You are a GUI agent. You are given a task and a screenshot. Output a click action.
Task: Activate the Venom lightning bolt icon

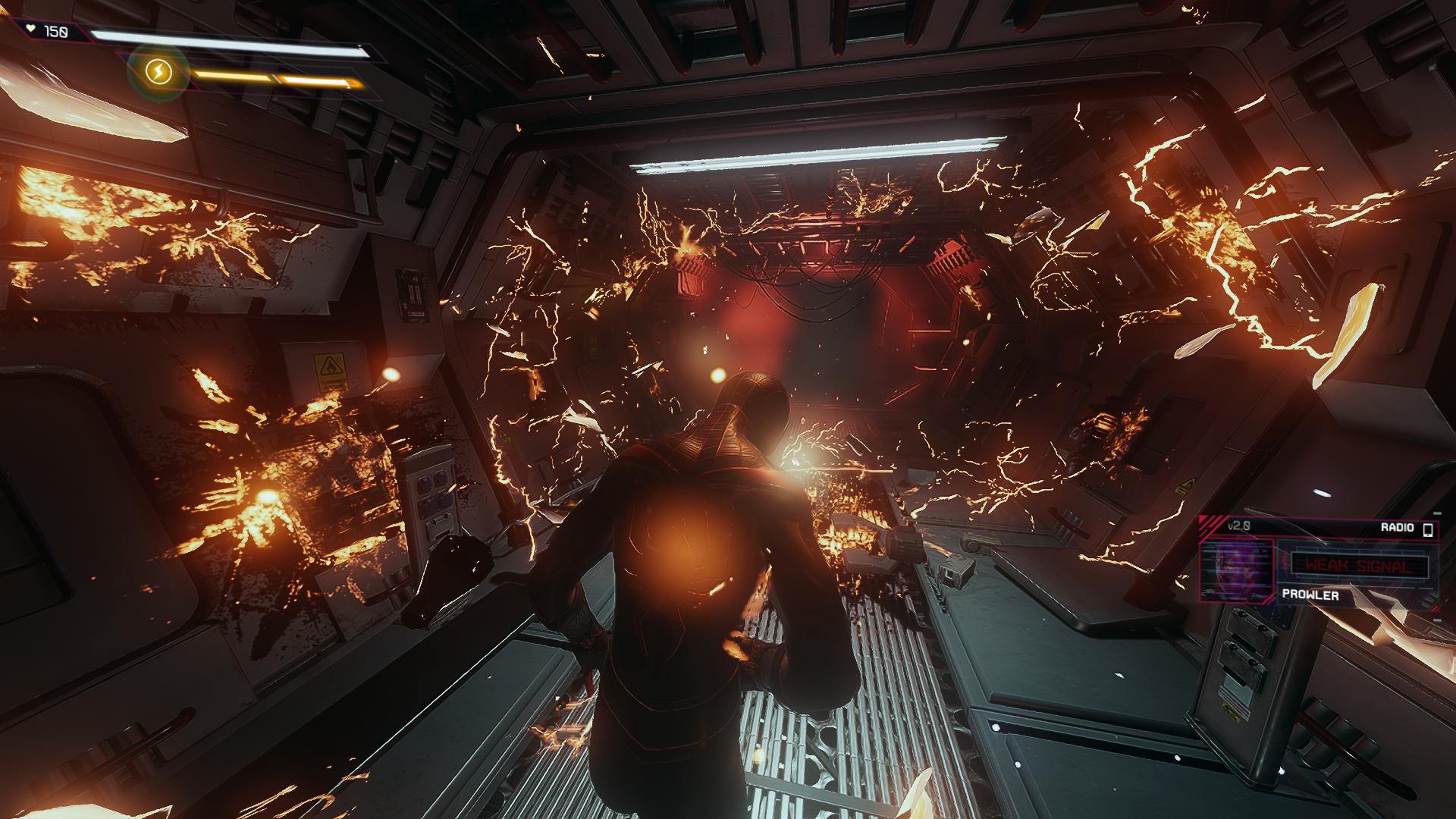158,73
